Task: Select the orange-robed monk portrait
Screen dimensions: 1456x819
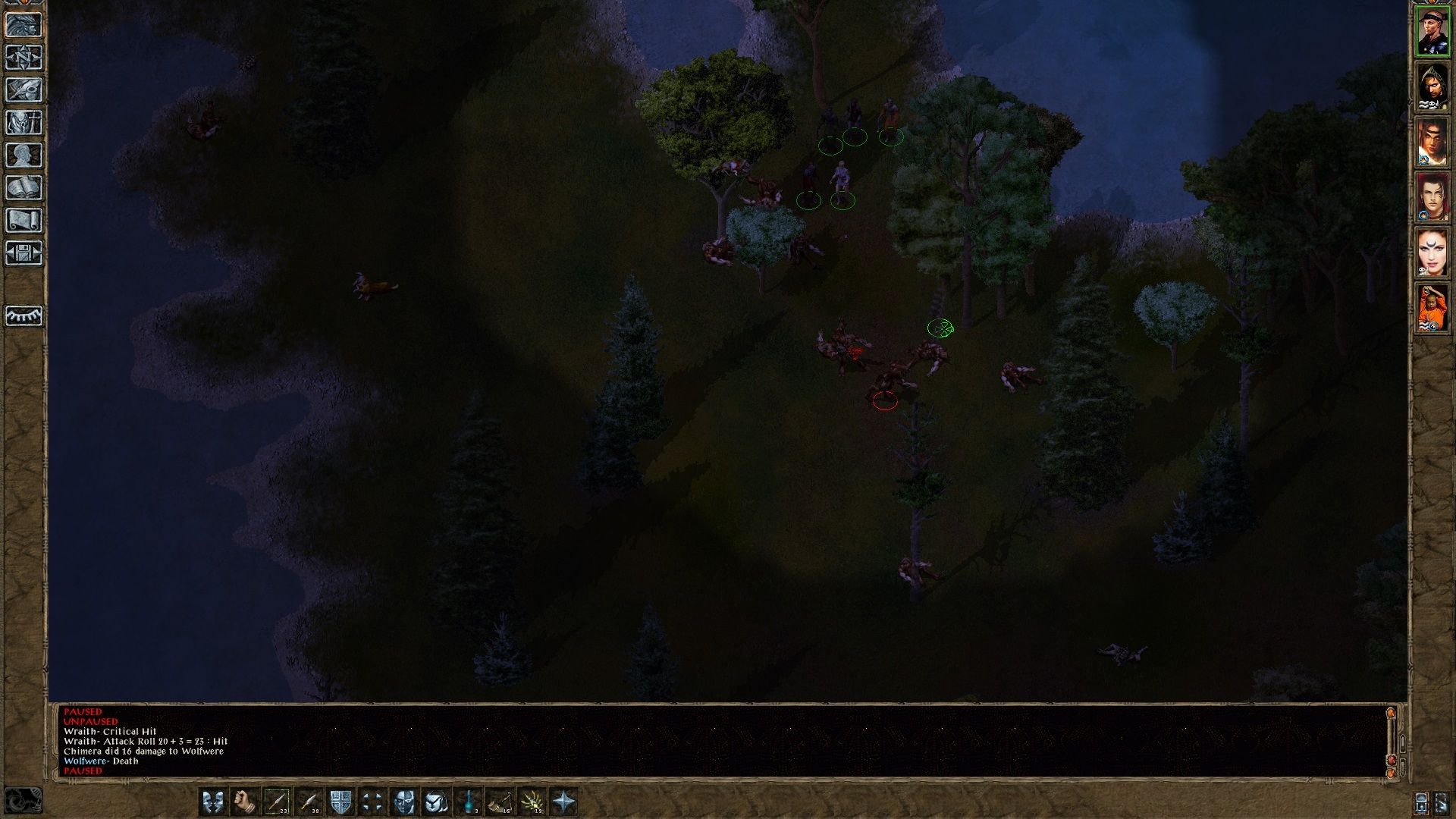Action: (x=1432, y=308)
